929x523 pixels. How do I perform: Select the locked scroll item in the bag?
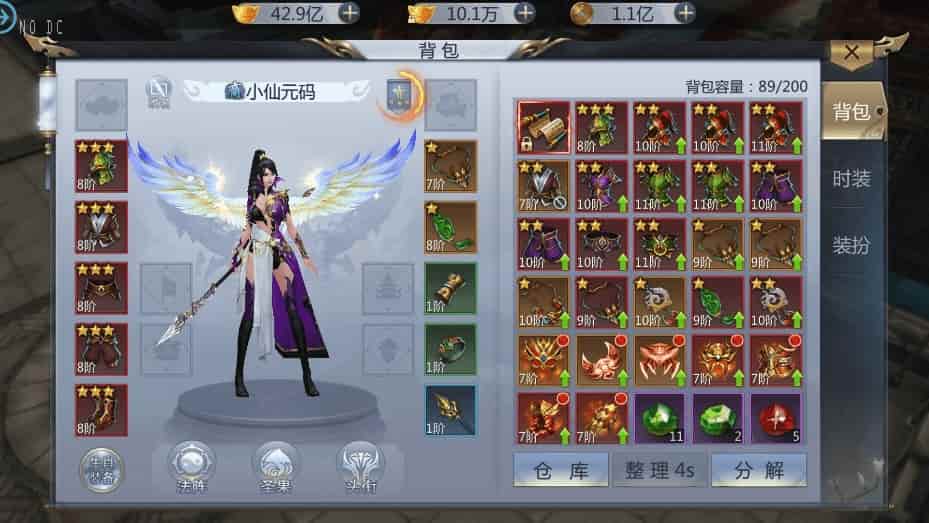pos(543,127)
